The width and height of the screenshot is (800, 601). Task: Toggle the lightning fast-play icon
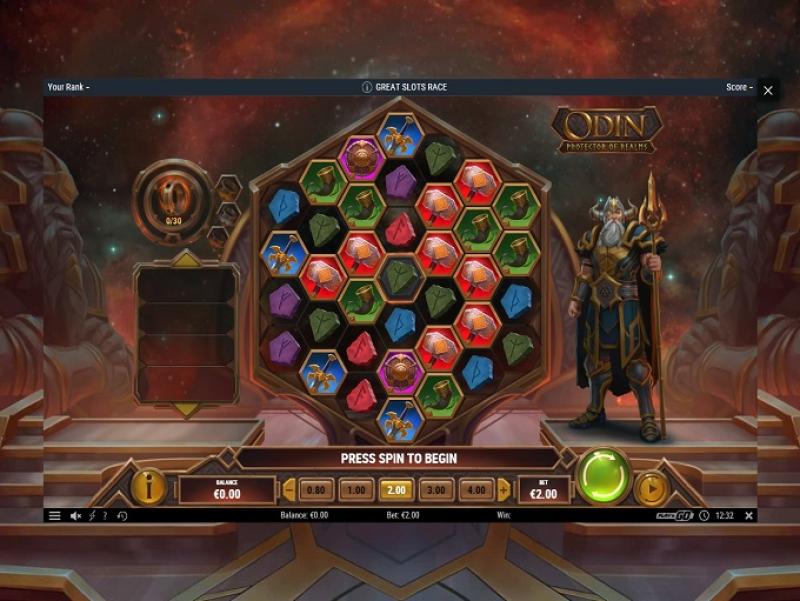(92, 516)
